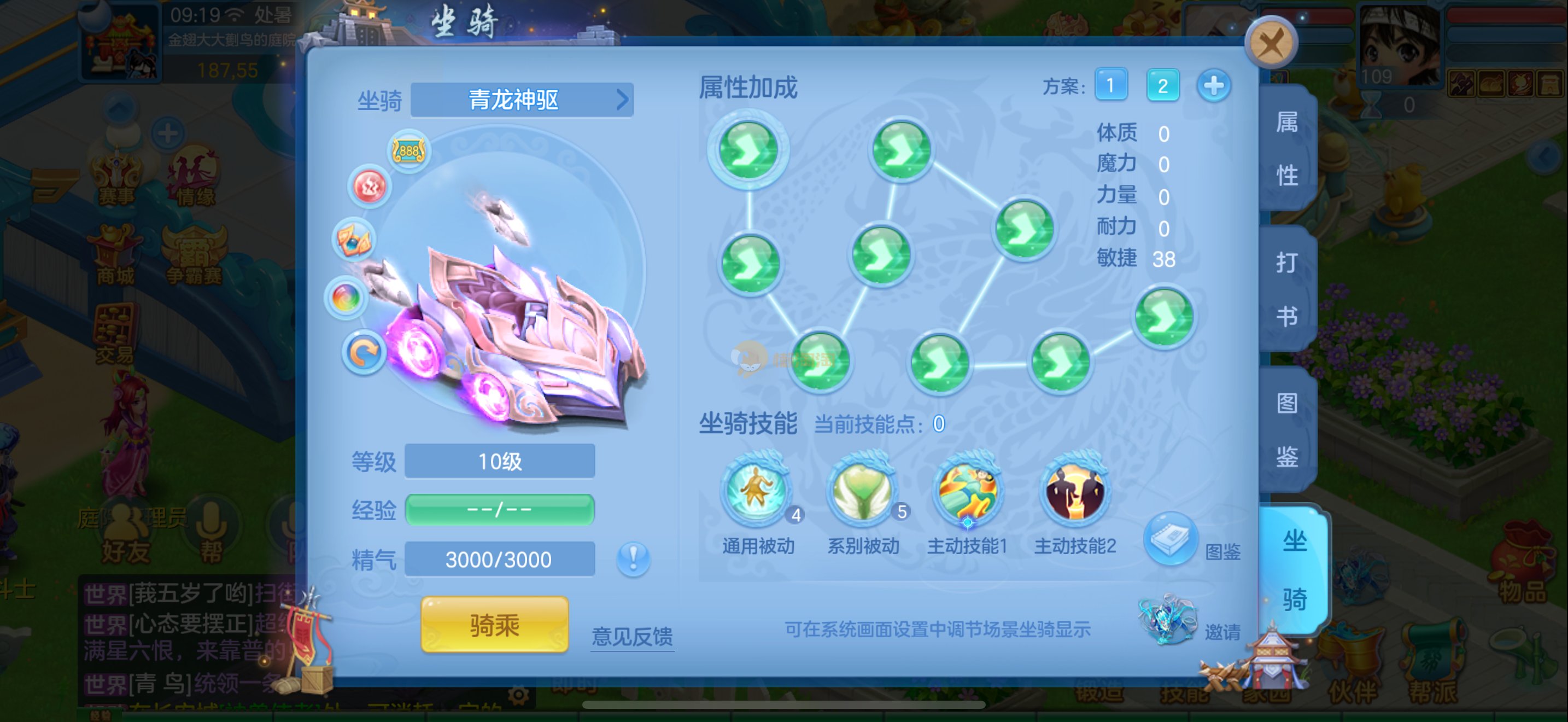This screenshot has width=1568, height=722.
Task: Open the 意见反馈 feedback link
Action: pyautogui.click(x=632, y=636)
